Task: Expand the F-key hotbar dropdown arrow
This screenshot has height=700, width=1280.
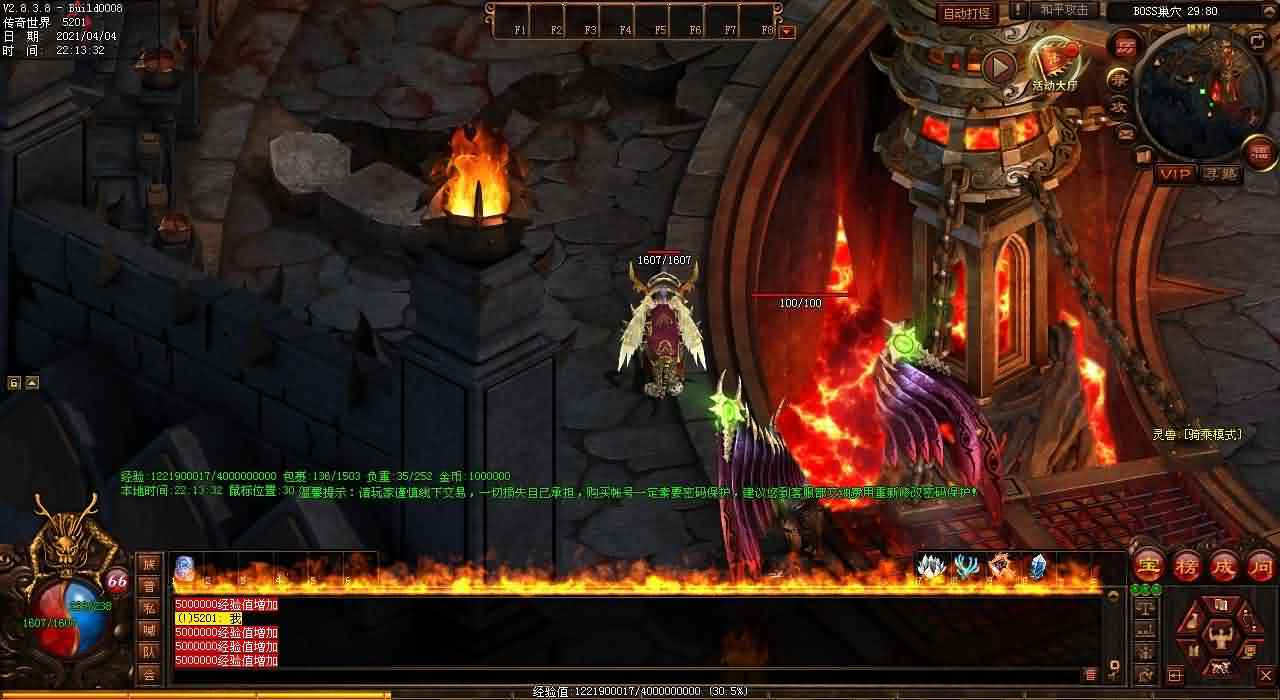Action: 787,31
